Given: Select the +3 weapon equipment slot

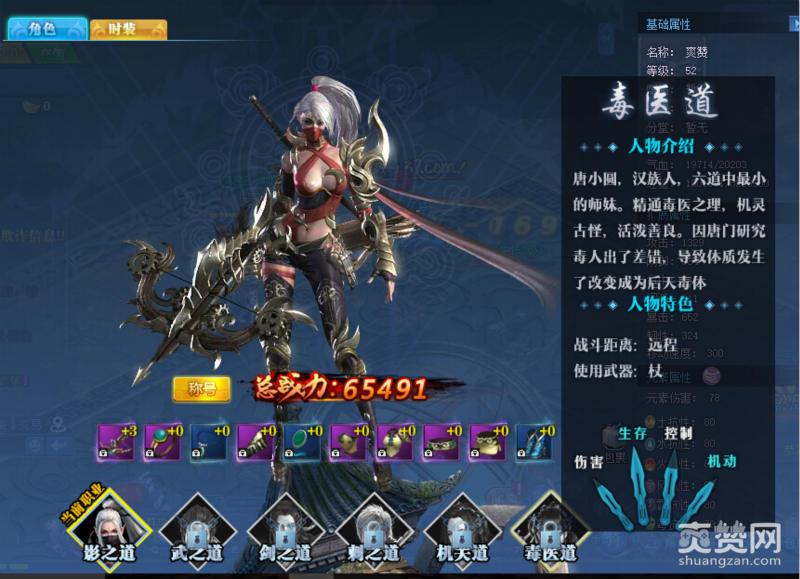Looking at the screenshot, I should [117, 441].
